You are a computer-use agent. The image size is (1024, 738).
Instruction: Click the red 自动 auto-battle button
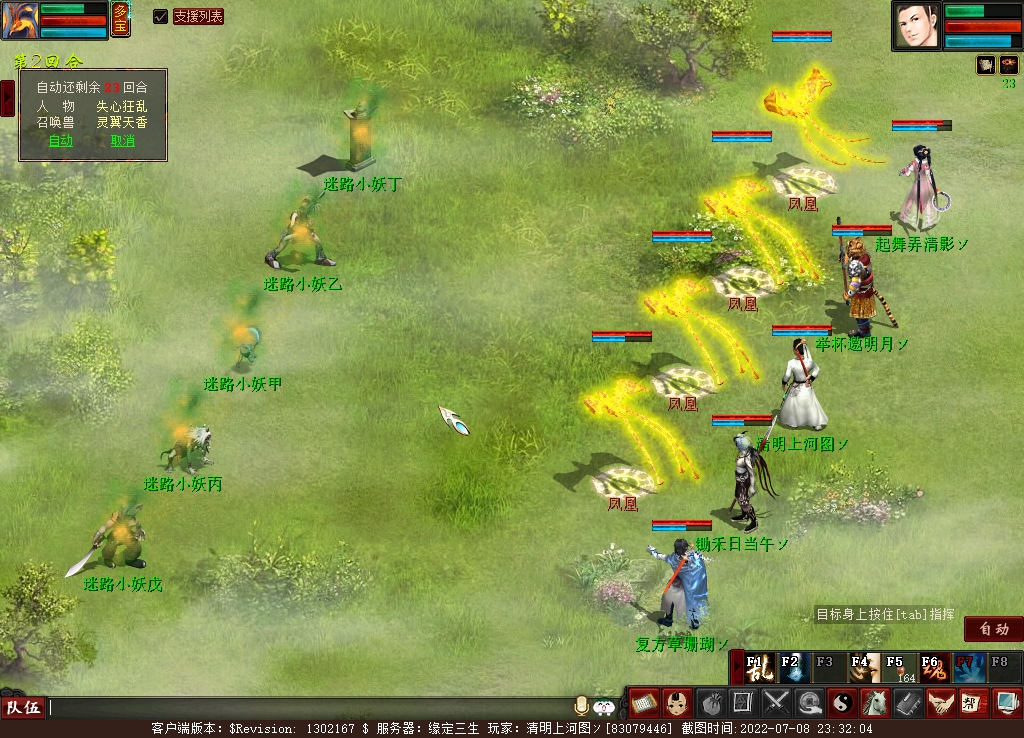click(x=993, y=629)
